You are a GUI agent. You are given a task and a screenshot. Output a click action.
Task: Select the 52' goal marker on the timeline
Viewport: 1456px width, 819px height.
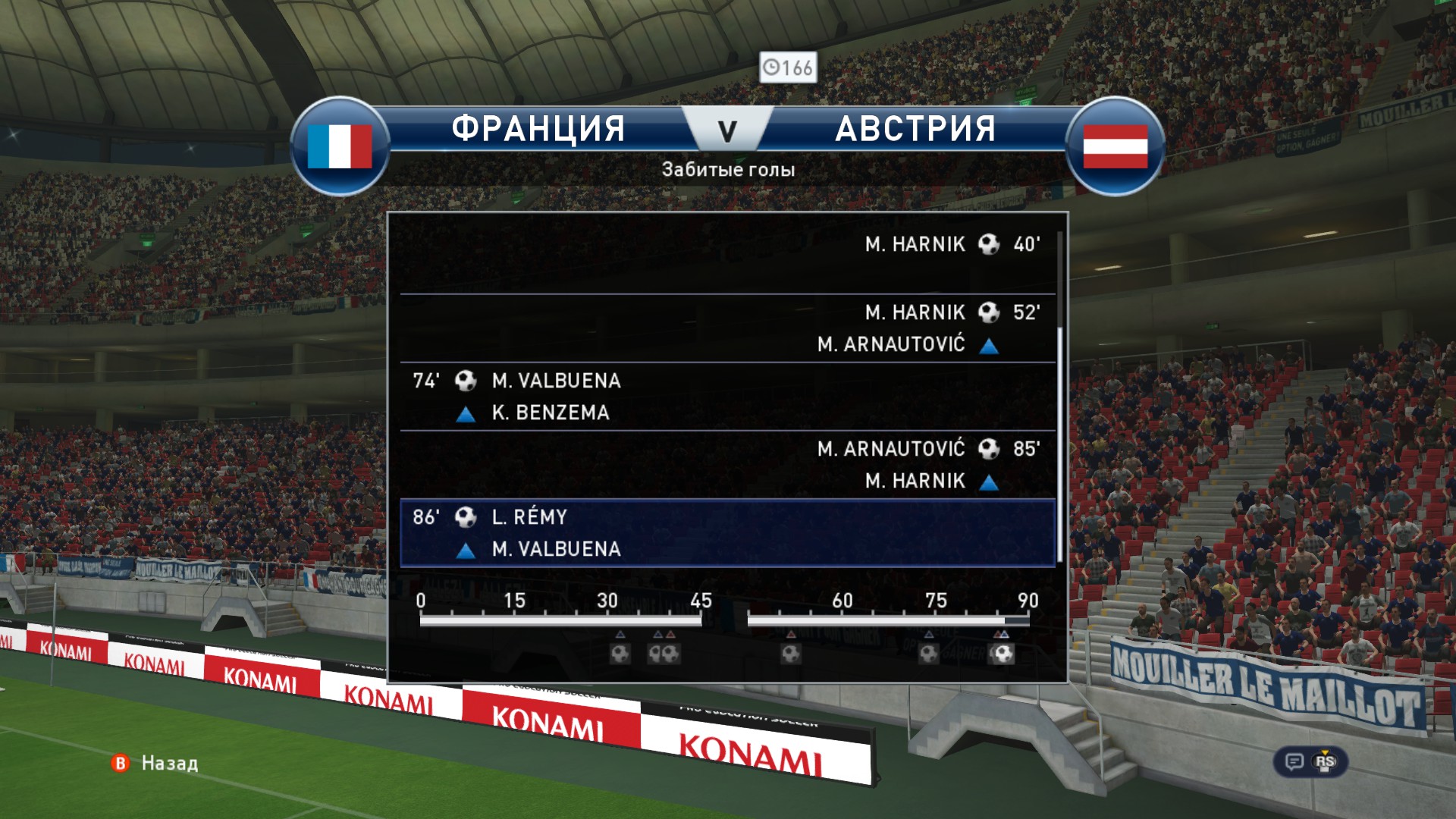791,653
